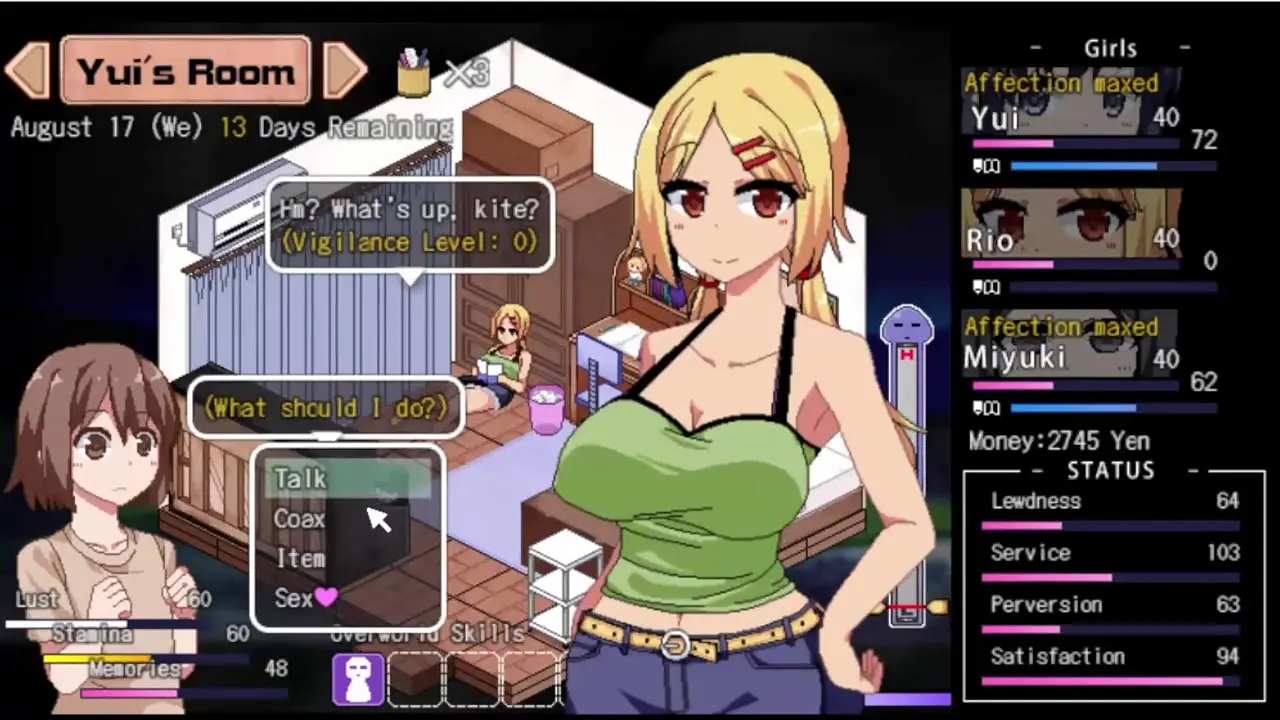Image resolution: width=1280 pixels, height=720 pixels.
Task: Click the pencil cup item icon
Action: [x=413, y=72]
